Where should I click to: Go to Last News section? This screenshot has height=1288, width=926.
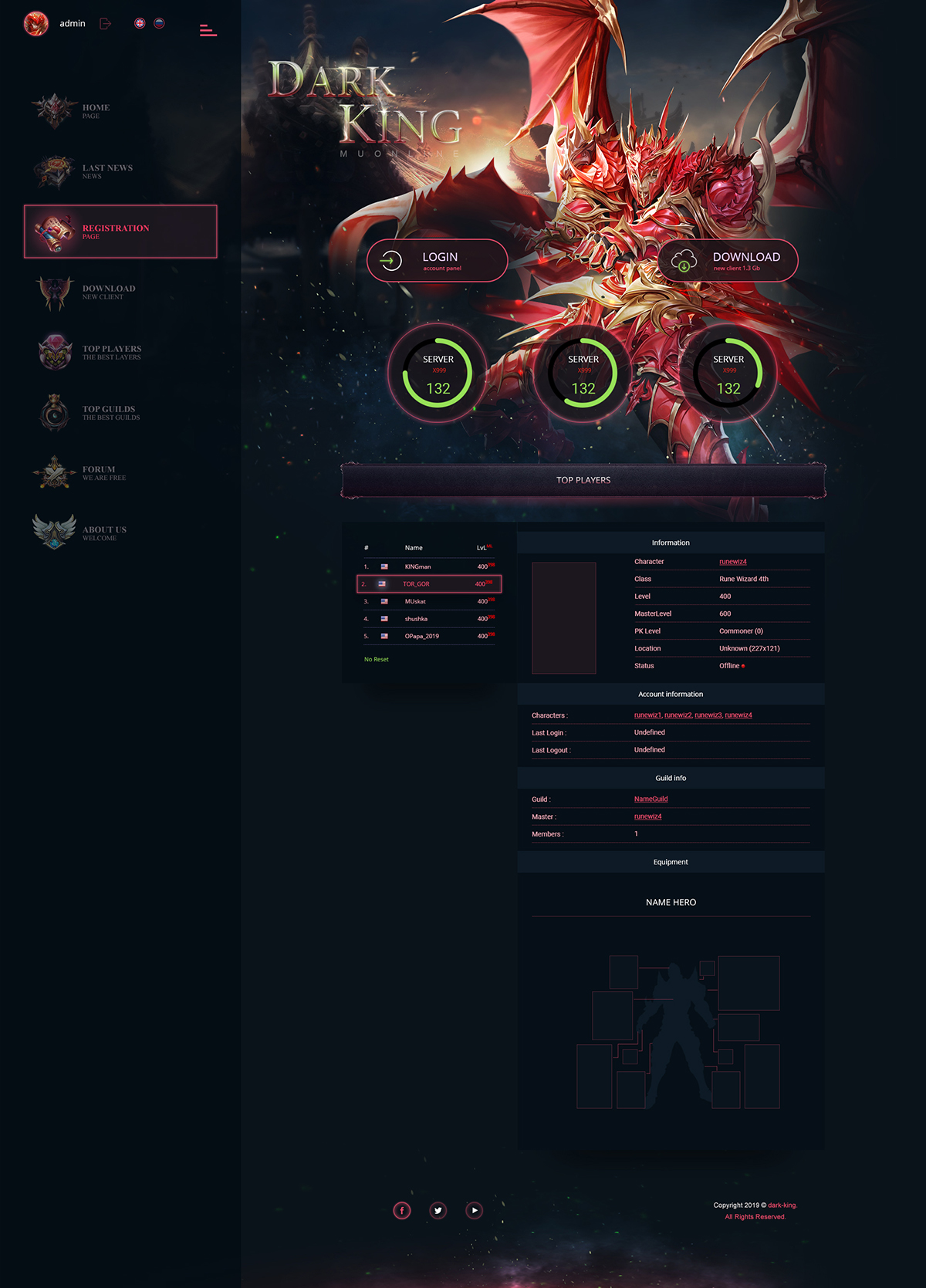click(106, 171)
